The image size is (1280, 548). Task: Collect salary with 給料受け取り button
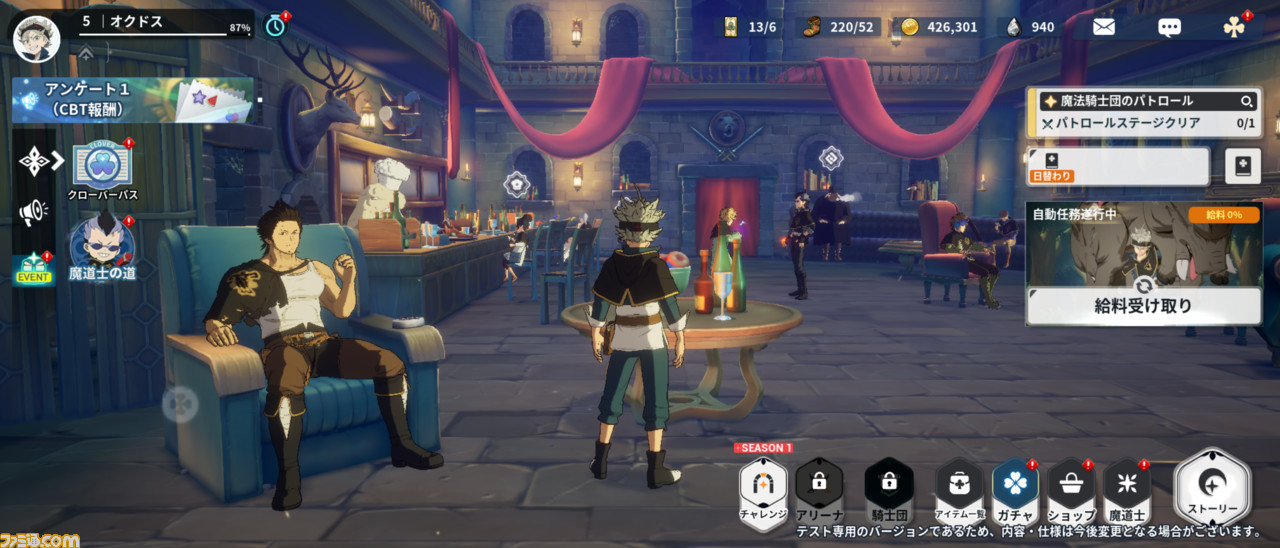pyautogui.click(x=1143, y=306)
